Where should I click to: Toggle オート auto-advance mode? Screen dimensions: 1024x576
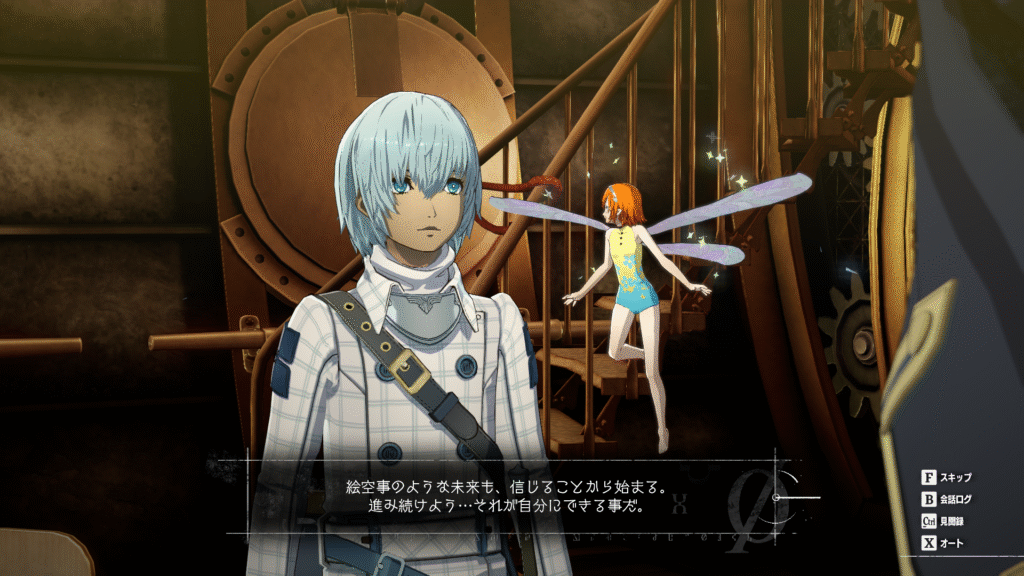(945, 543)
